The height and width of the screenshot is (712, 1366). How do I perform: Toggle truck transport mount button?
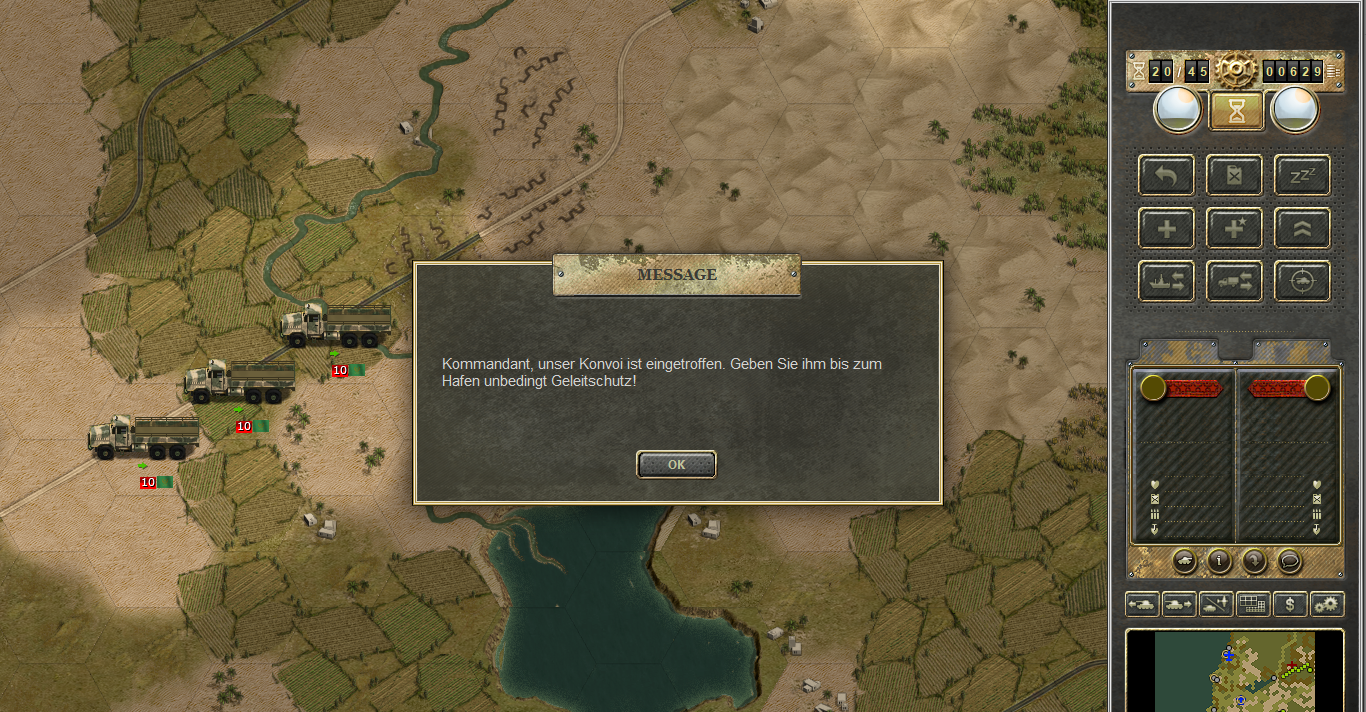point(1234,281)
